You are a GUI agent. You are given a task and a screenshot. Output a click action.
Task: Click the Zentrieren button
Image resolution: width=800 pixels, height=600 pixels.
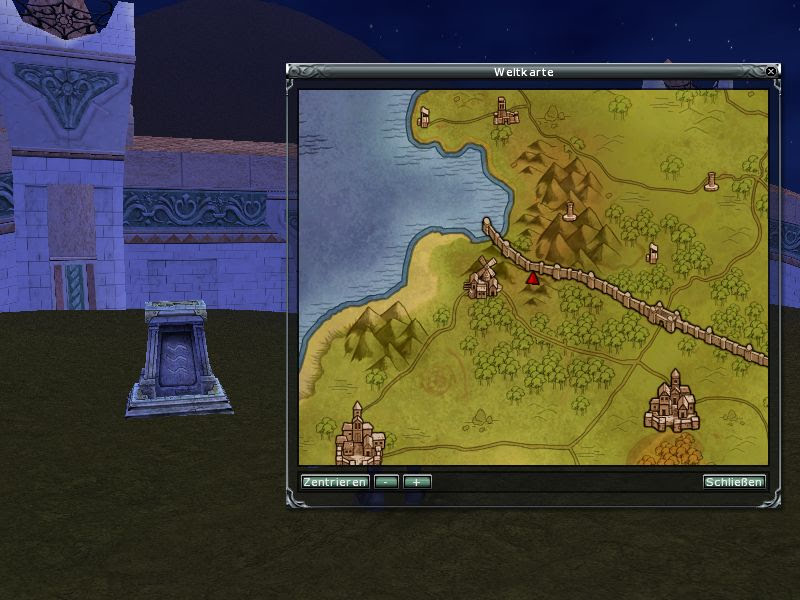334,482
